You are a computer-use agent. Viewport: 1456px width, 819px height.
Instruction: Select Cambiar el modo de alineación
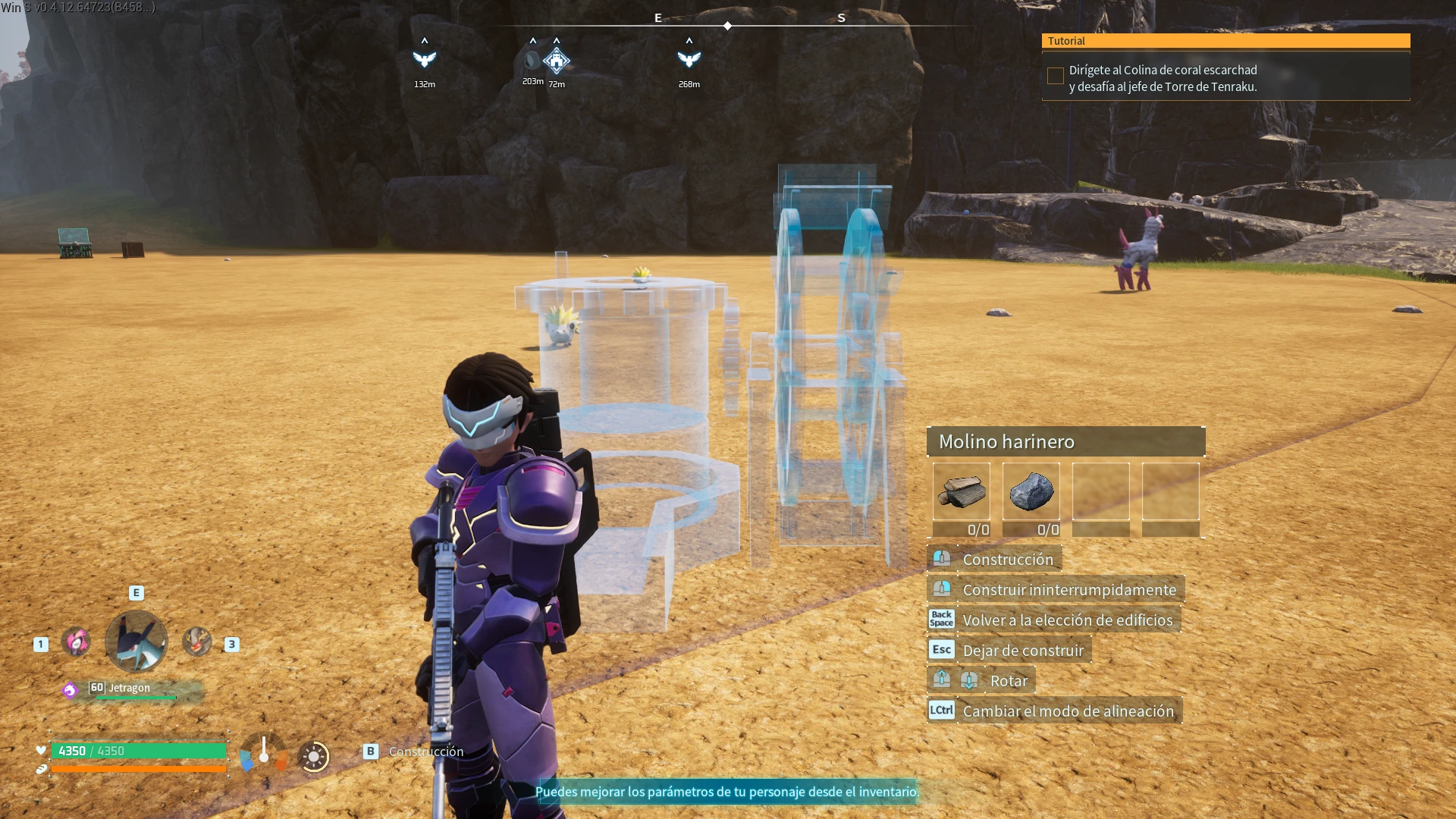[x=1067, y=711]
